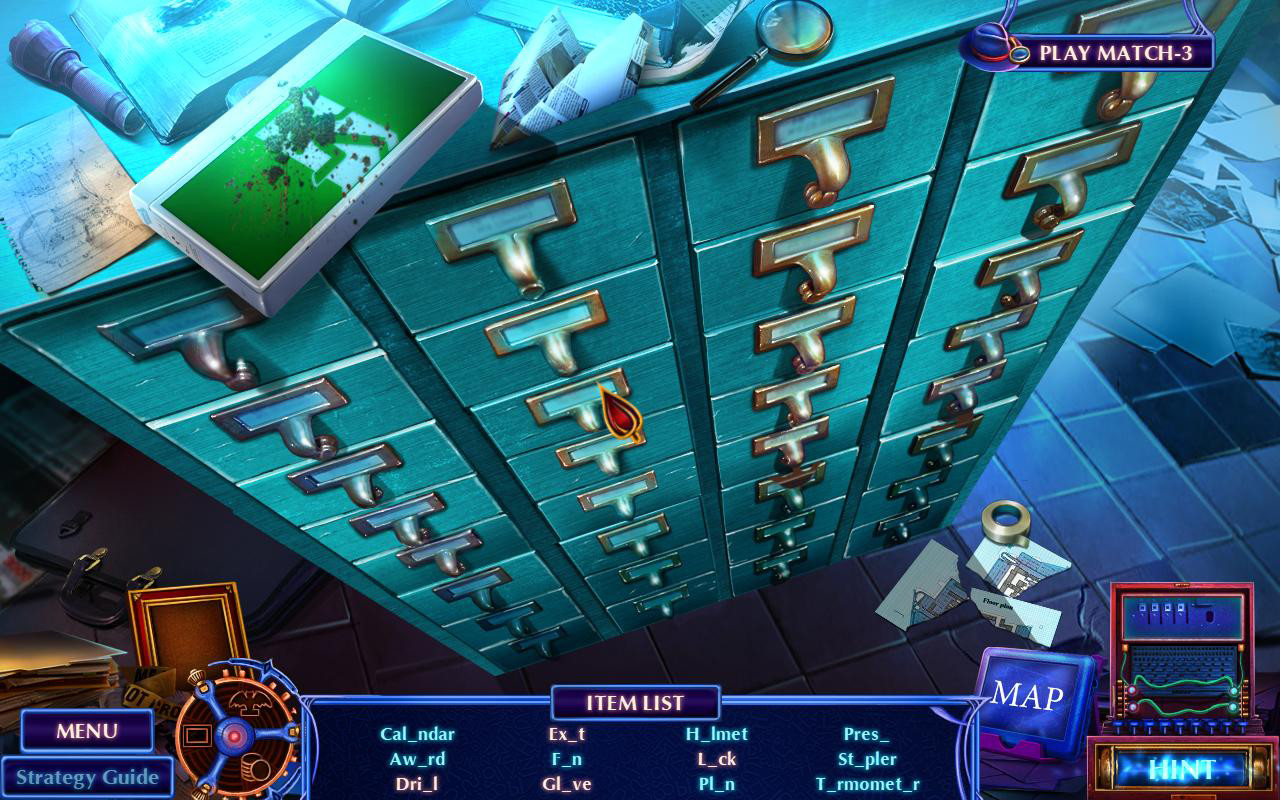Screen dimensions: 1280x800
Task: Open the MENU
Action: (x=87, y=732)
